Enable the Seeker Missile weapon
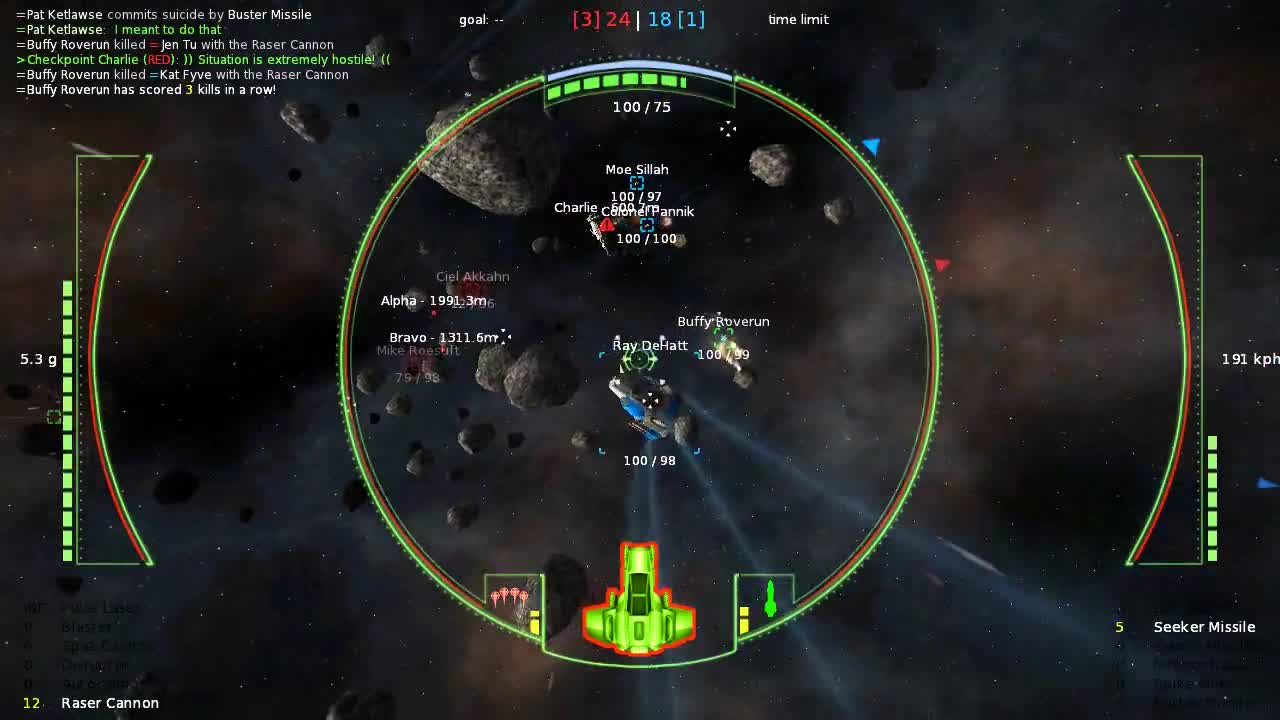1280x720 pixels. tap(1204, 627)
